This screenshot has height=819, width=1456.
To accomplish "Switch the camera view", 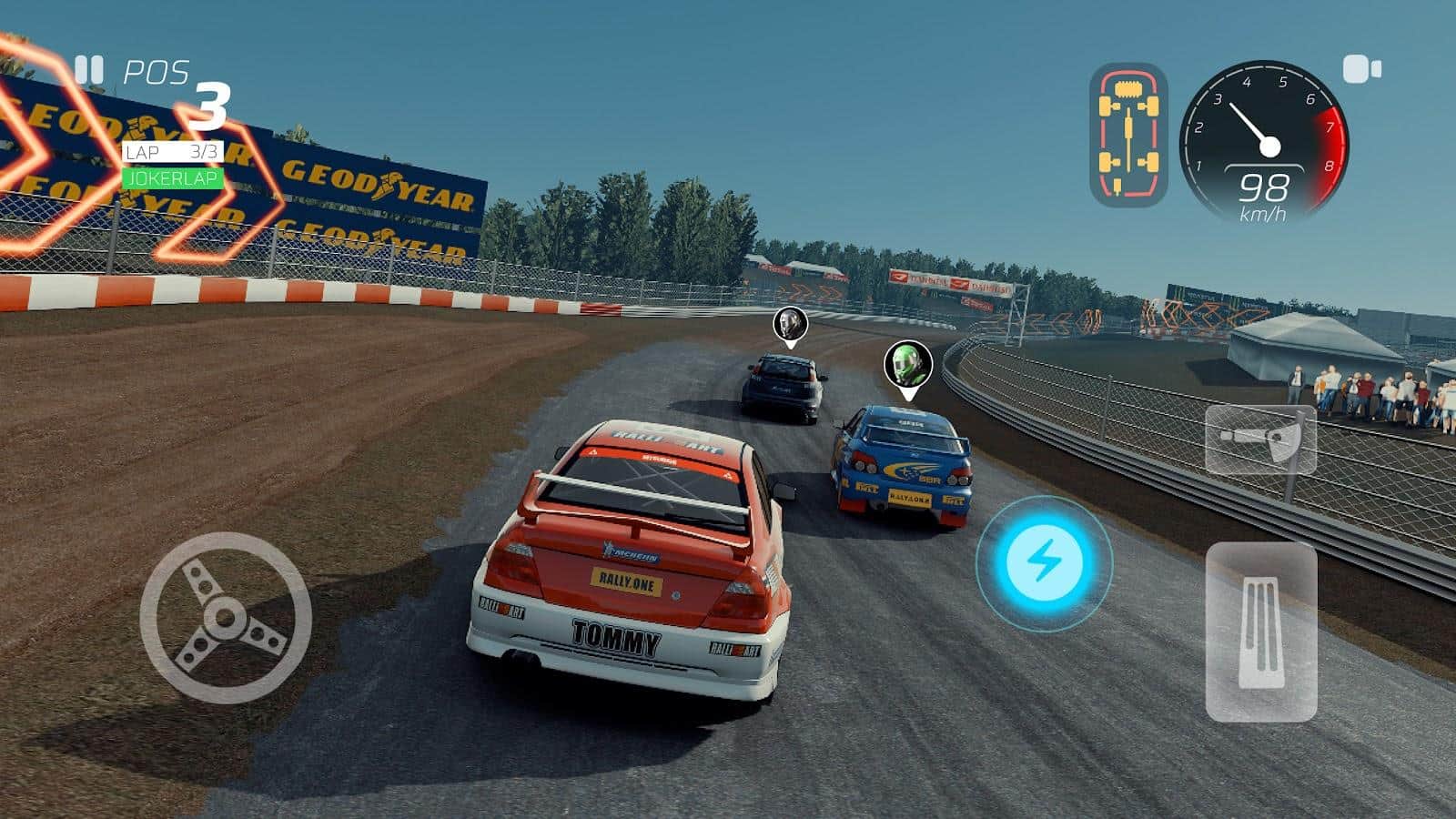I will tap(1361, 69).
